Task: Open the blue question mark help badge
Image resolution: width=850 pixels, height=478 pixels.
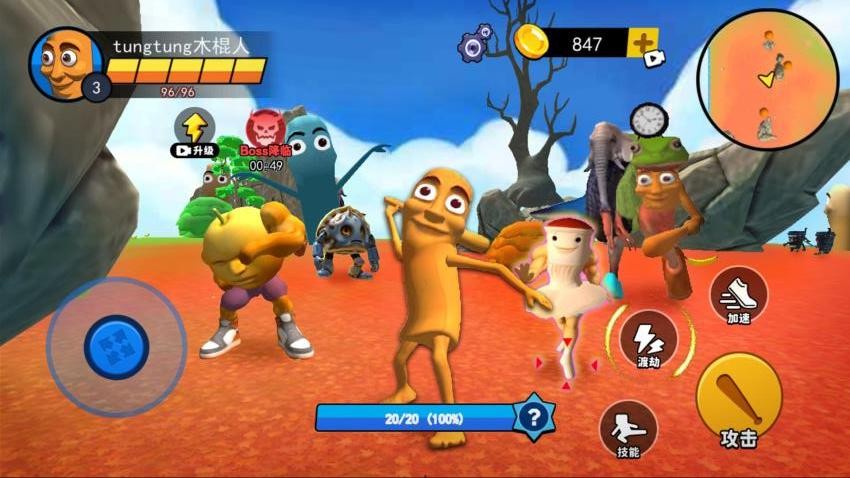Action: 535,416
